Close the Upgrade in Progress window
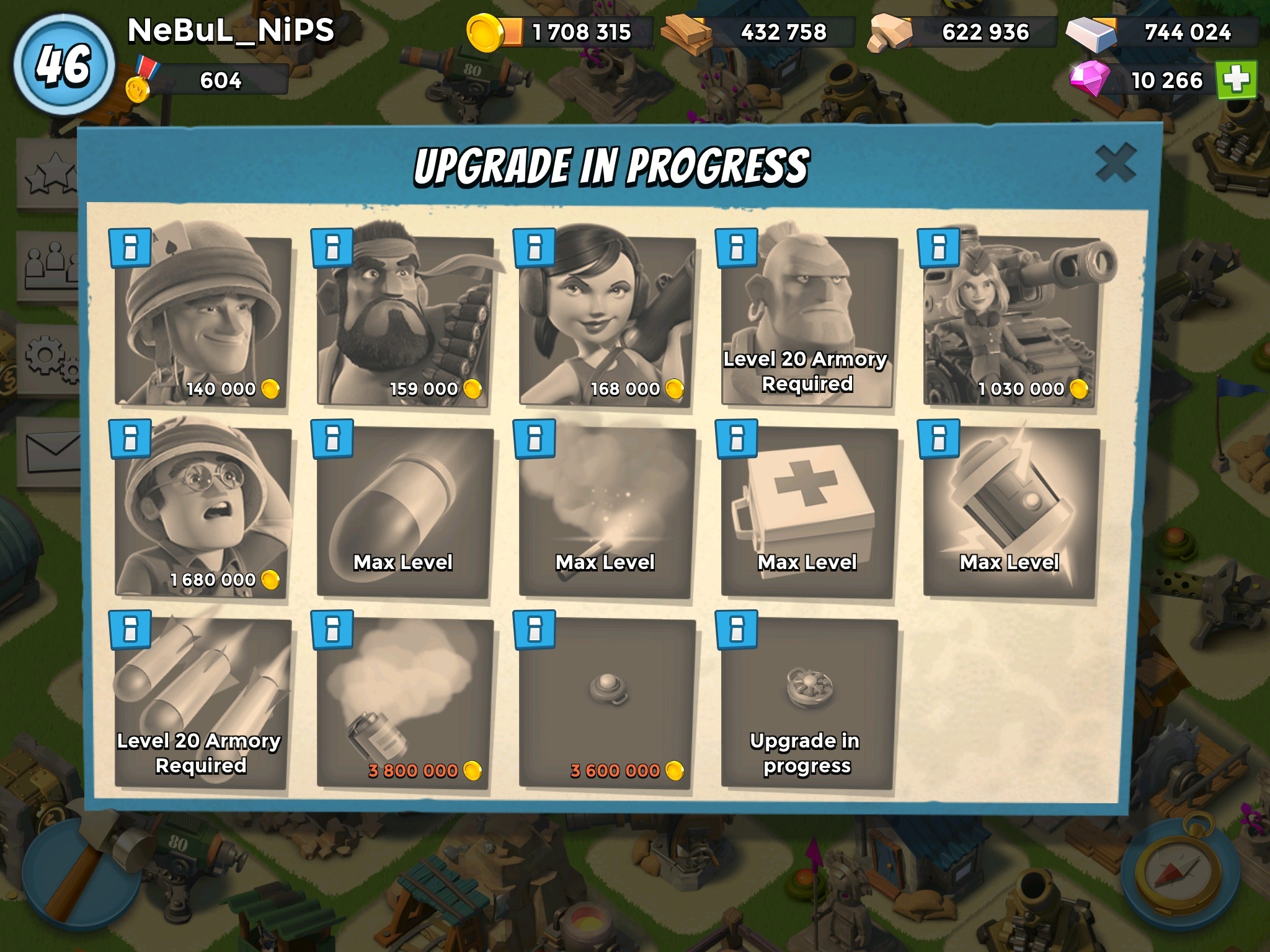 click(1115, 164)
